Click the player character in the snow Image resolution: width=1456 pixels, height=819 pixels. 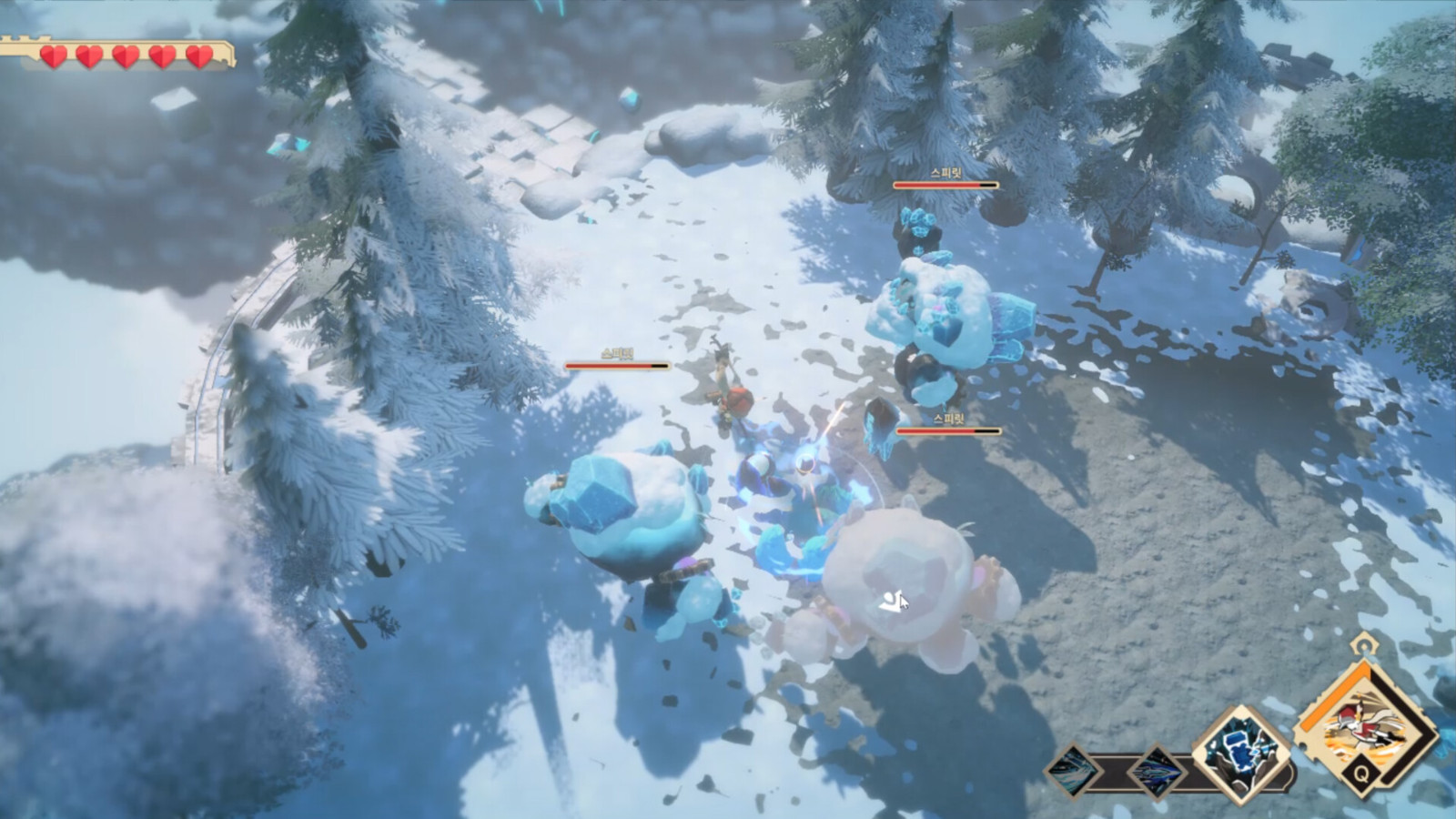[x=728, y=382]
